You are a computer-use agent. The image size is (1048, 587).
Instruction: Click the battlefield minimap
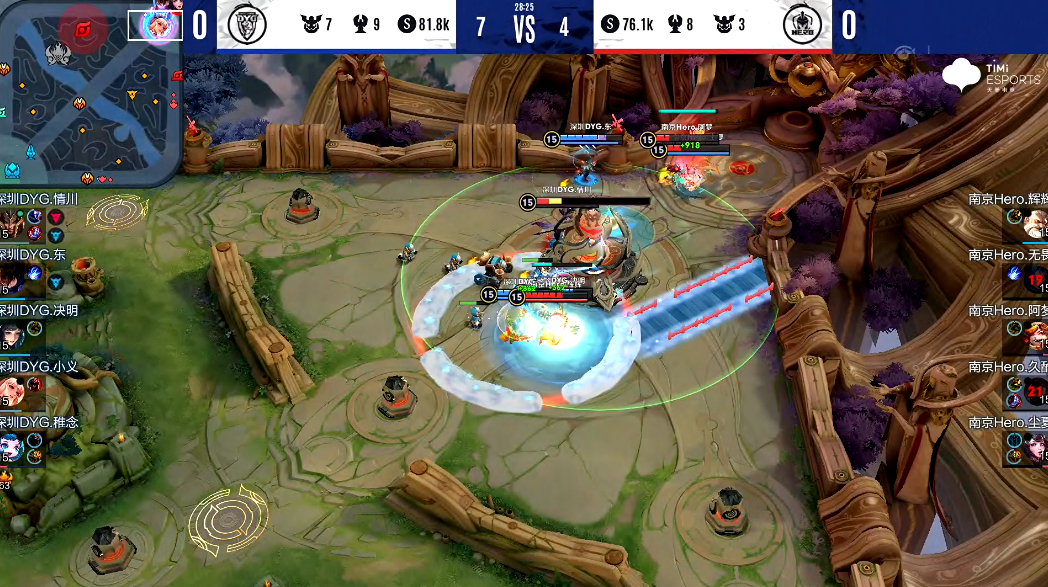click(90, 95)
